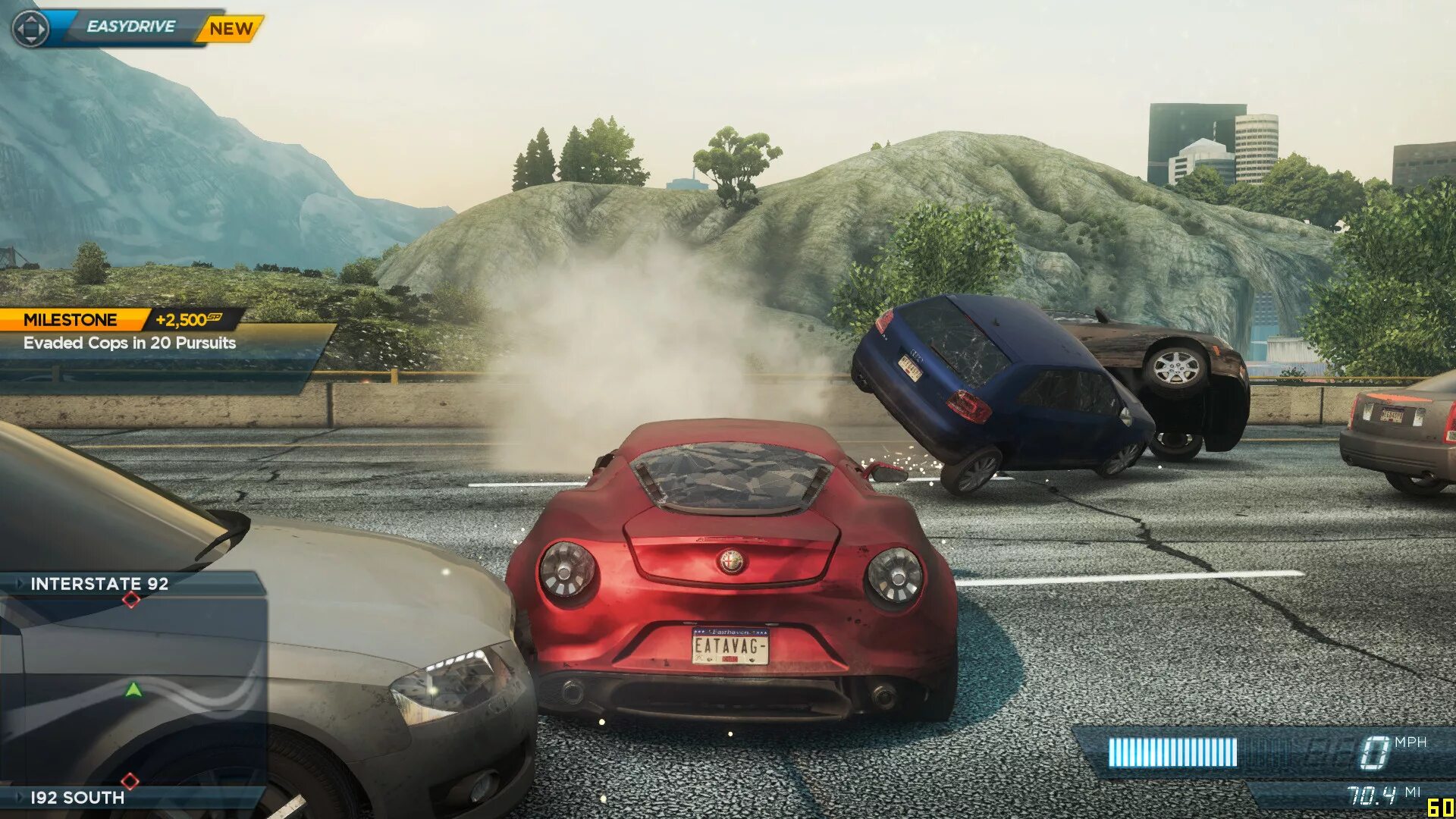Screen dimensions: 1456x819
Task: Click the NEW badge beside EasyDrive
Action: pyautogui.click(x=231, y=29)
